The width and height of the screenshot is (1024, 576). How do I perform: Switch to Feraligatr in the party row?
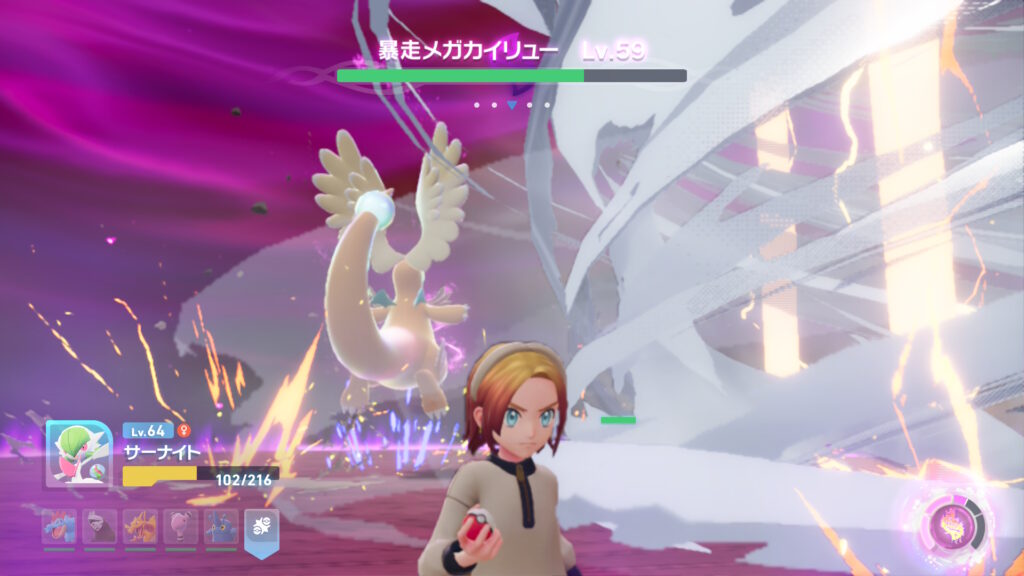[59, 527]
